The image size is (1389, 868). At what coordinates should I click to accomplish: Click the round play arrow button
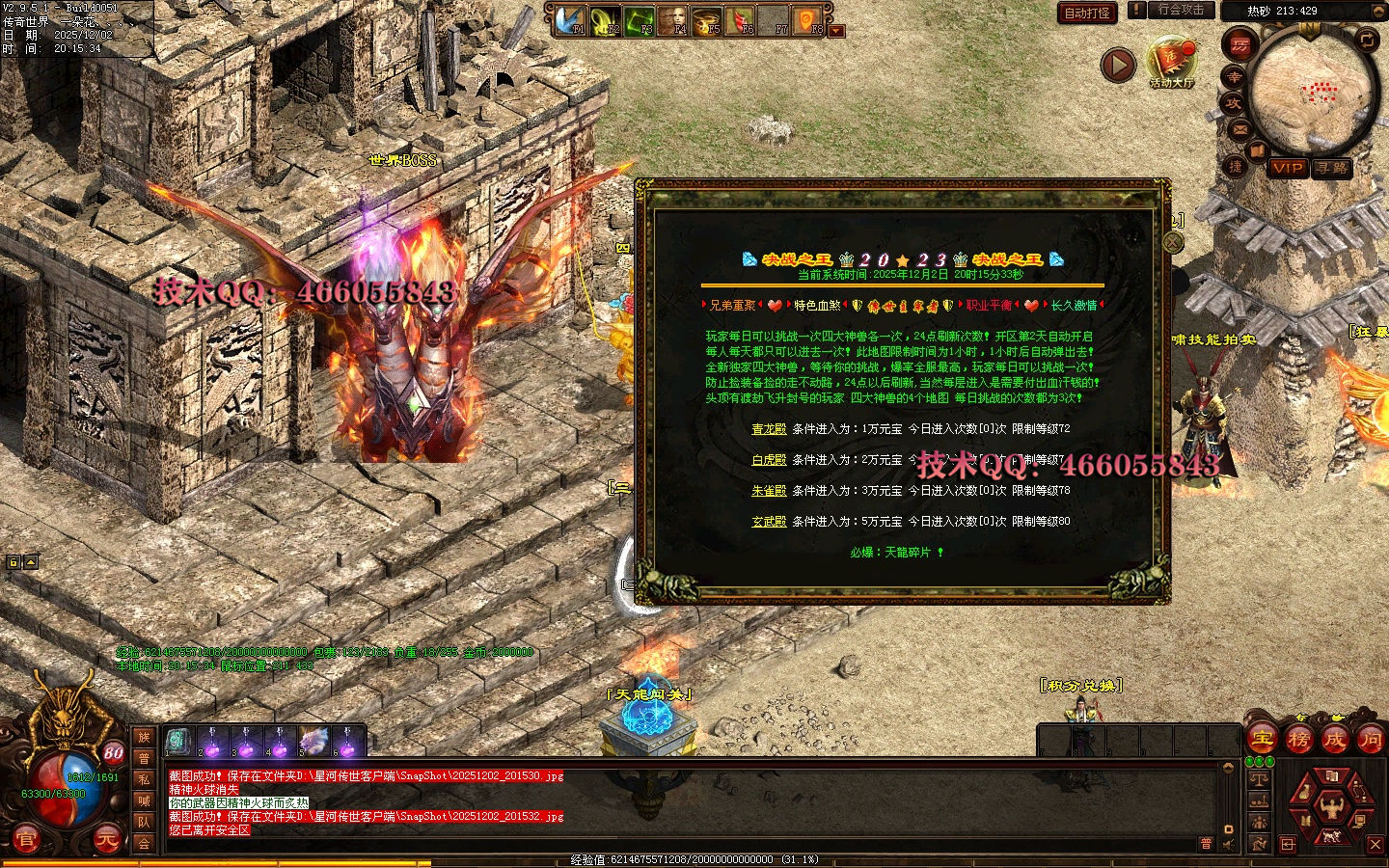pos(1118,66)
